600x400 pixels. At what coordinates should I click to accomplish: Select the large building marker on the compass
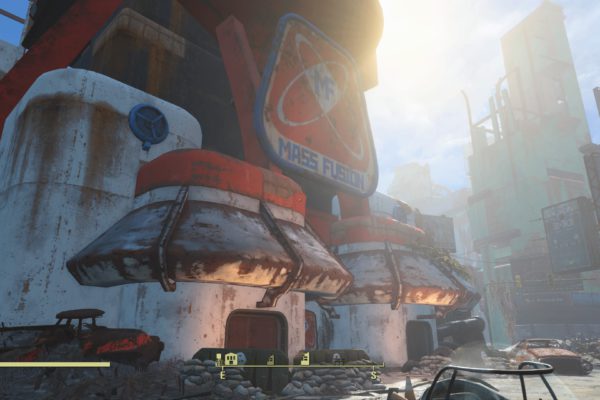coord(231,358)
